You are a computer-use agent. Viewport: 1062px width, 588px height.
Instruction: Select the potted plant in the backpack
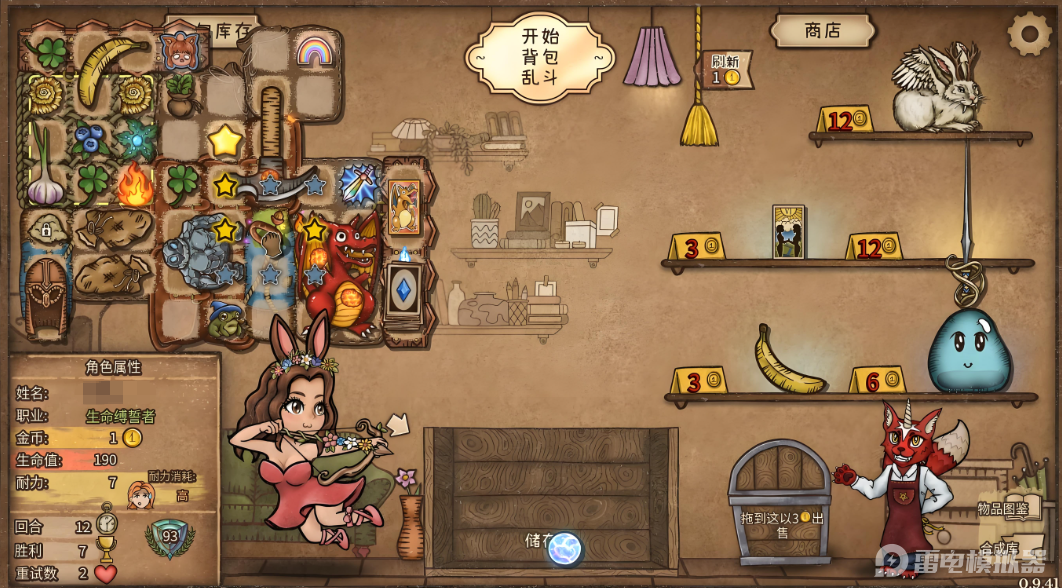click(x=181, y=95)
